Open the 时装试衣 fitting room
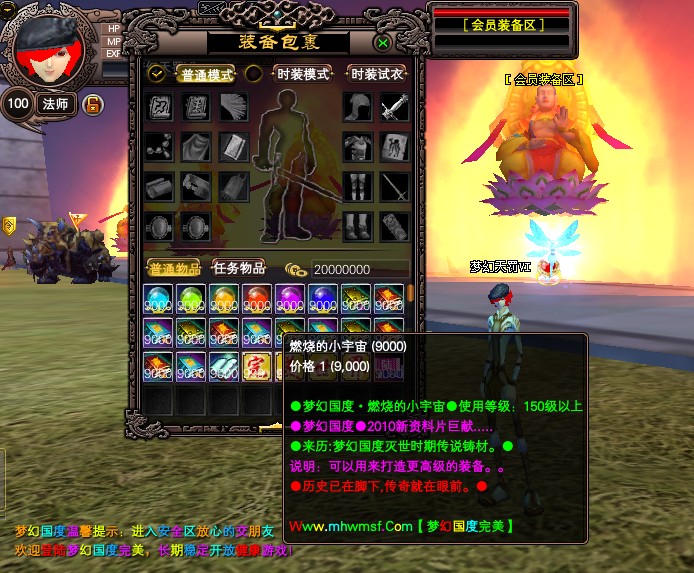The width and height of the screenshot is (694, 573). click(x=377, y=74)
